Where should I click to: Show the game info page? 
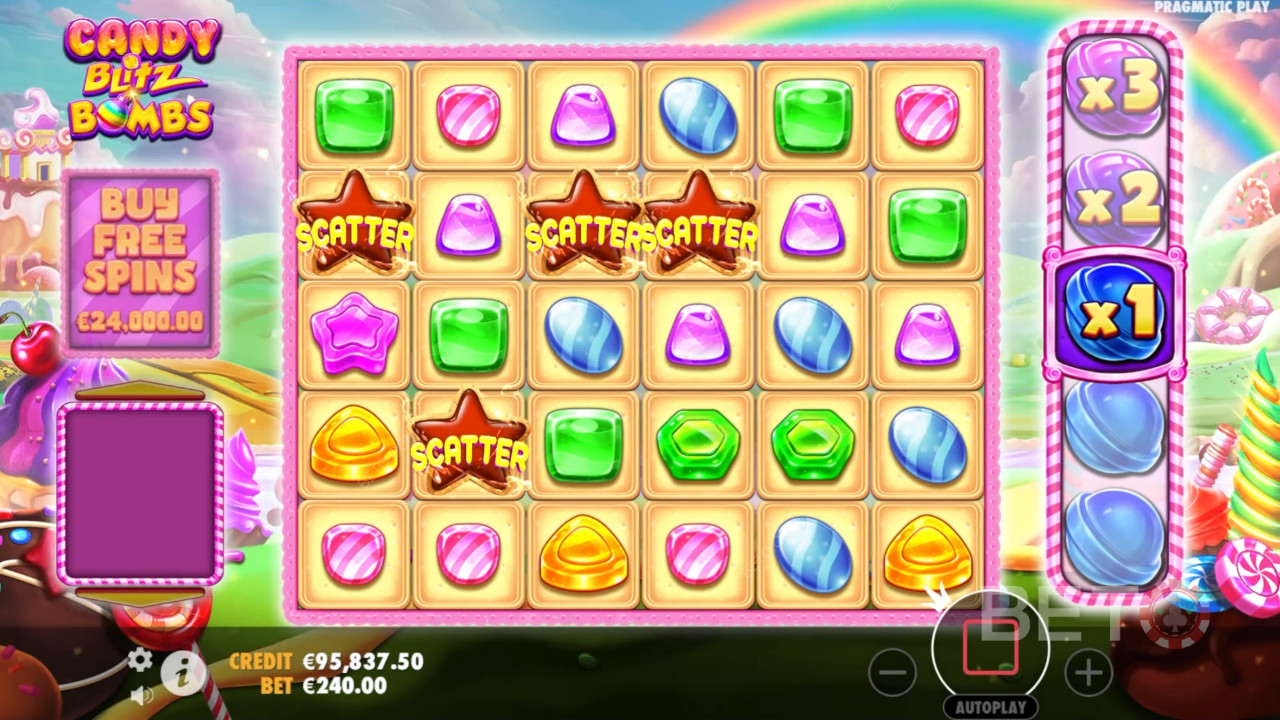pyautogui.click(x=183, y=675)
